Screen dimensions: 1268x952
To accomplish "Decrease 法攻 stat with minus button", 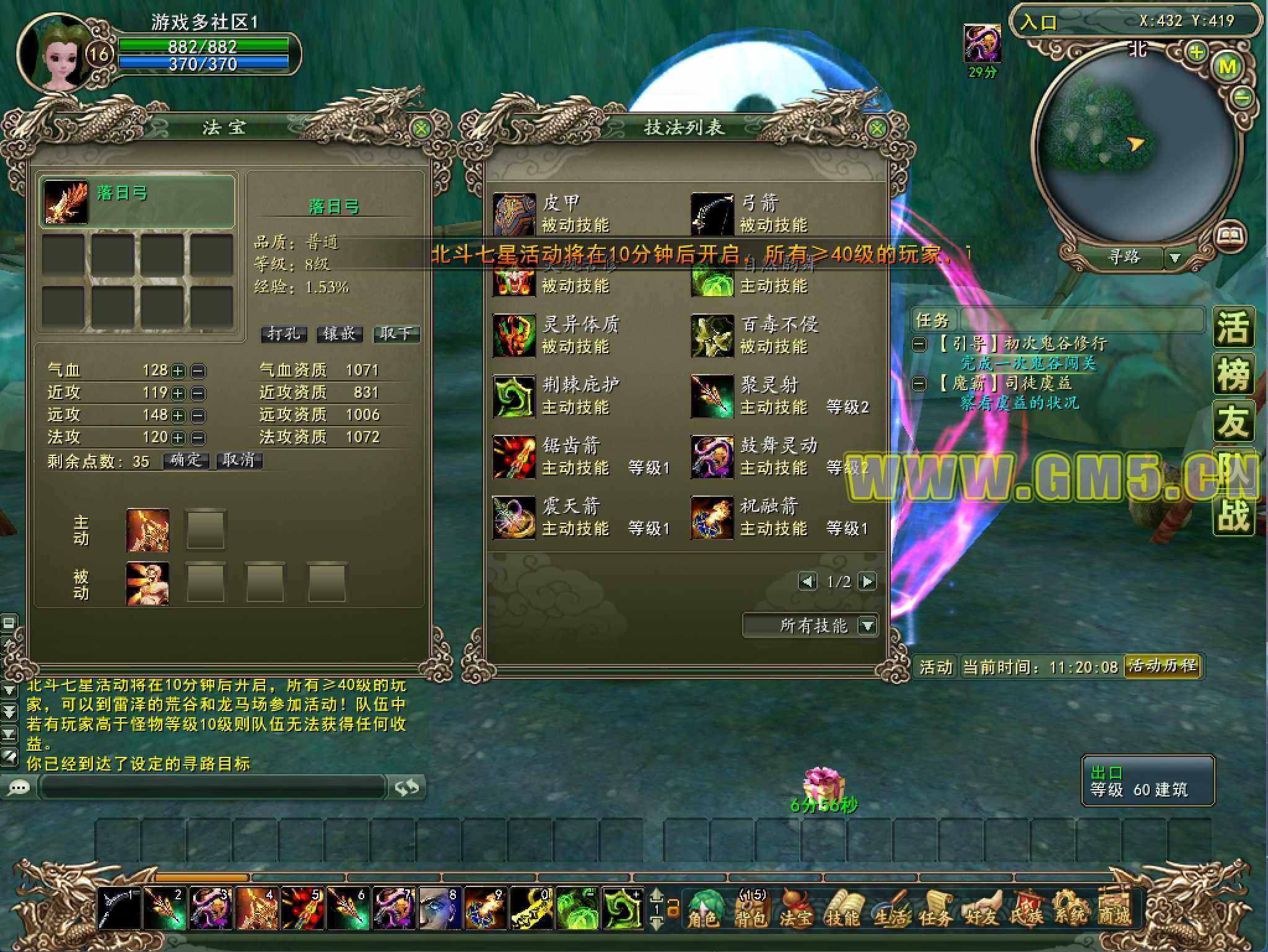I will [198, 438].
